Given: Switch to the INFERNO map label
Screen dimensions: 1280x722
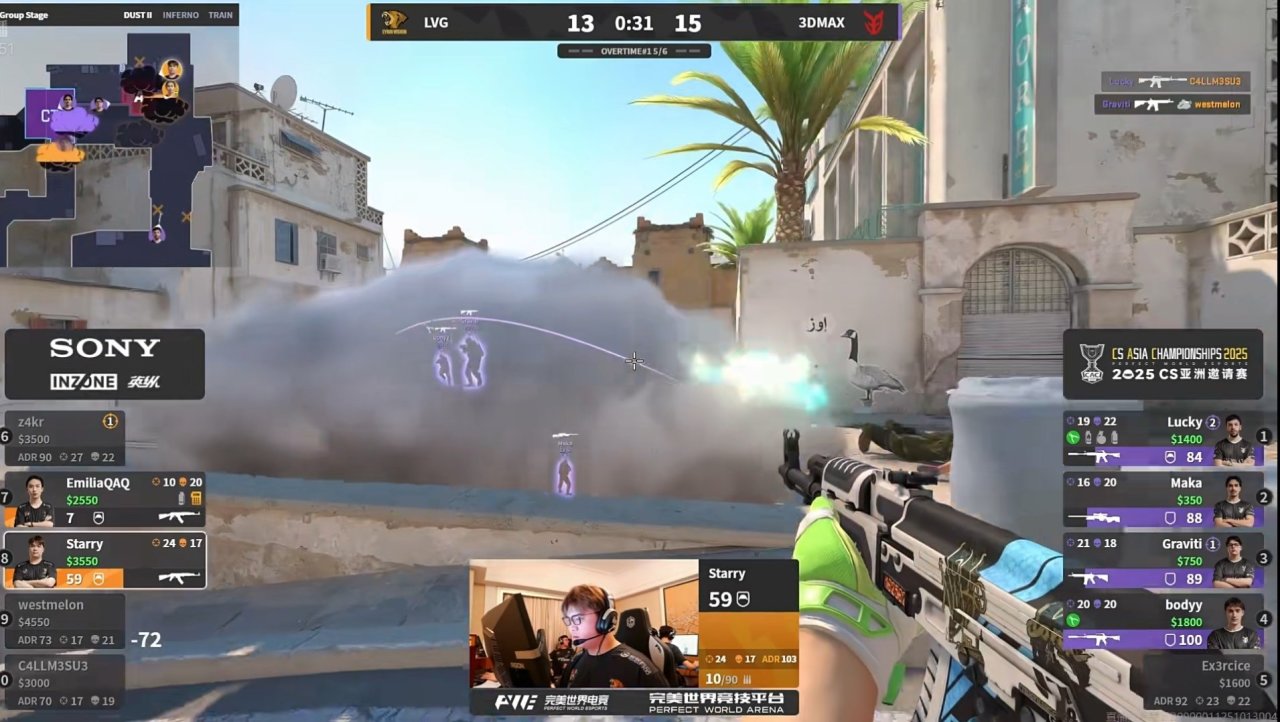Looking at the screenshot, I should (180, 15).
